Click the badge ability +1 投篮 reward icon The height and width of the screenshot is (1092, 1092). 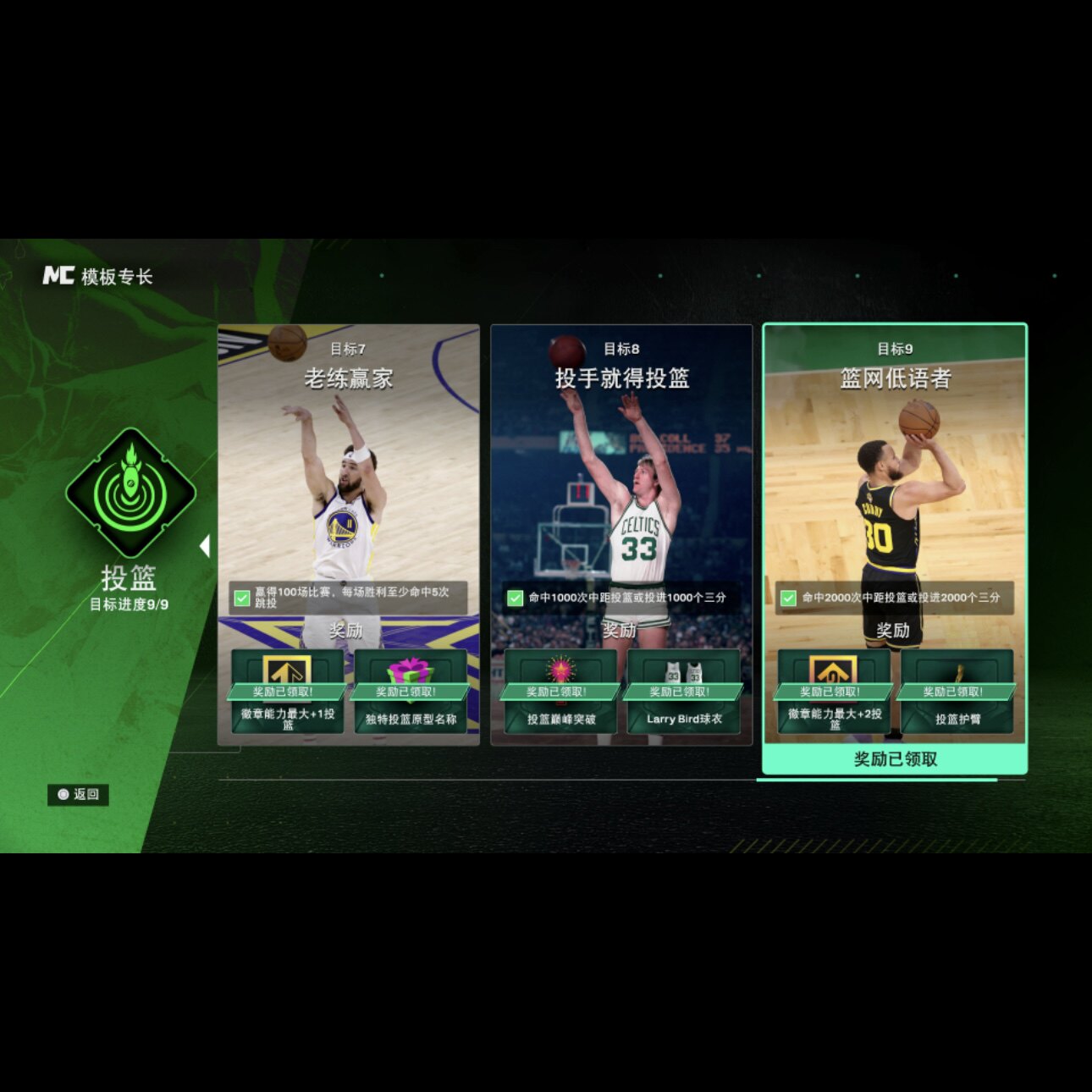pyautogui.click(x=286, y=671)
